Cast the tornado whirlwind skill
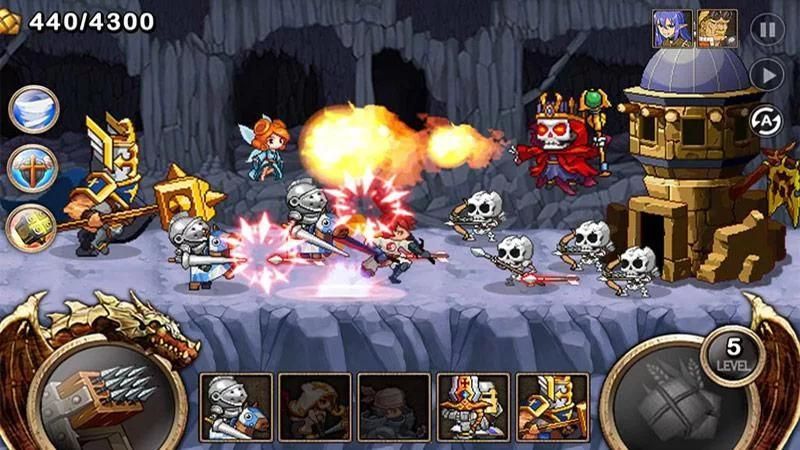 coord(33,109)
